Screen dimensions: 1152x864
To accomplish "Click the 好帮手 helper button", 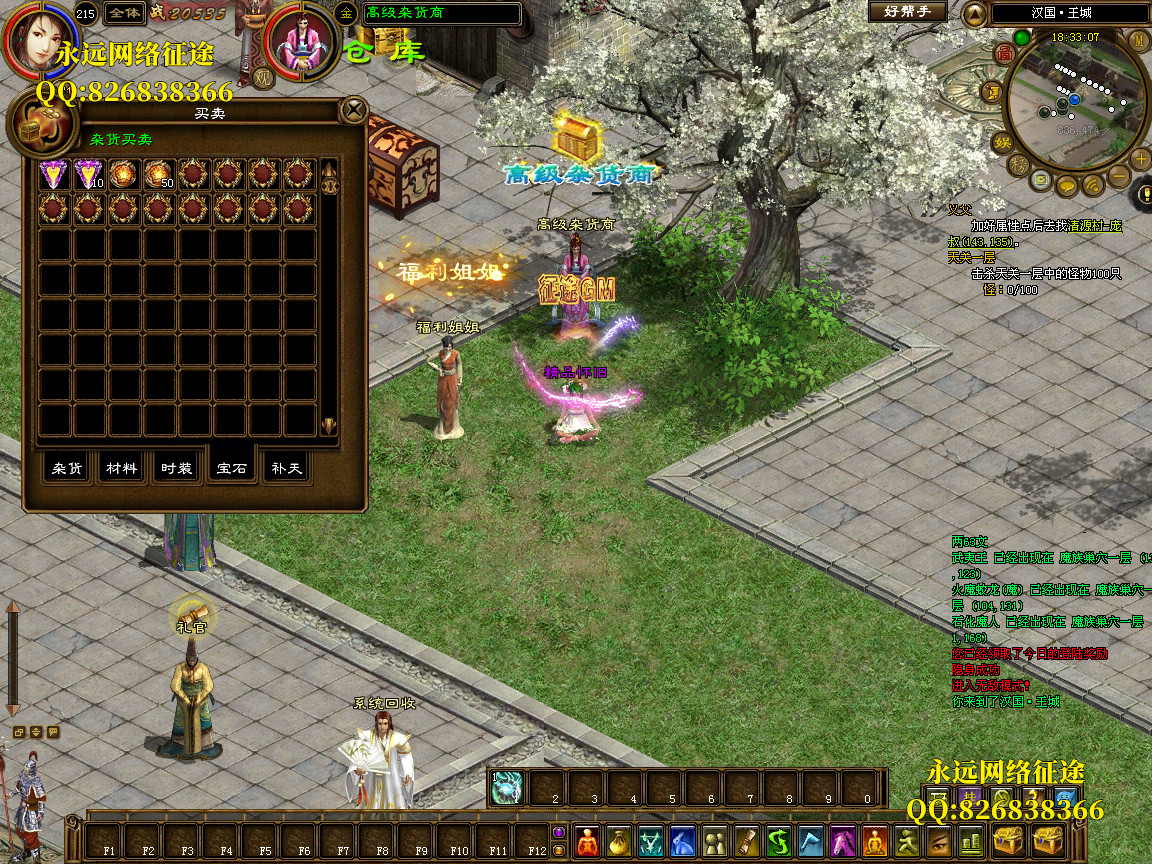I will point(907,12).
